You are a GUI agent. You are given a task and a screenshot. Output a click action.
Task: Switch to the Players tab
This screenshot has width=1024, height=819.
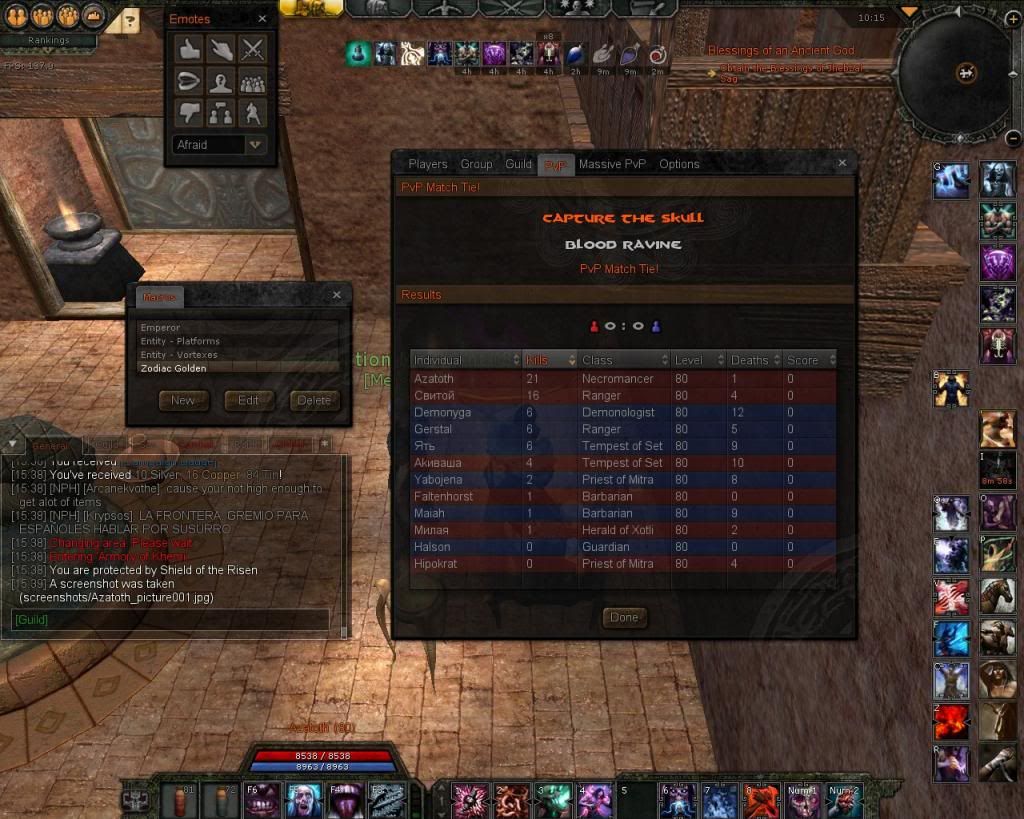pyautogui.click(x=428, y=164)
